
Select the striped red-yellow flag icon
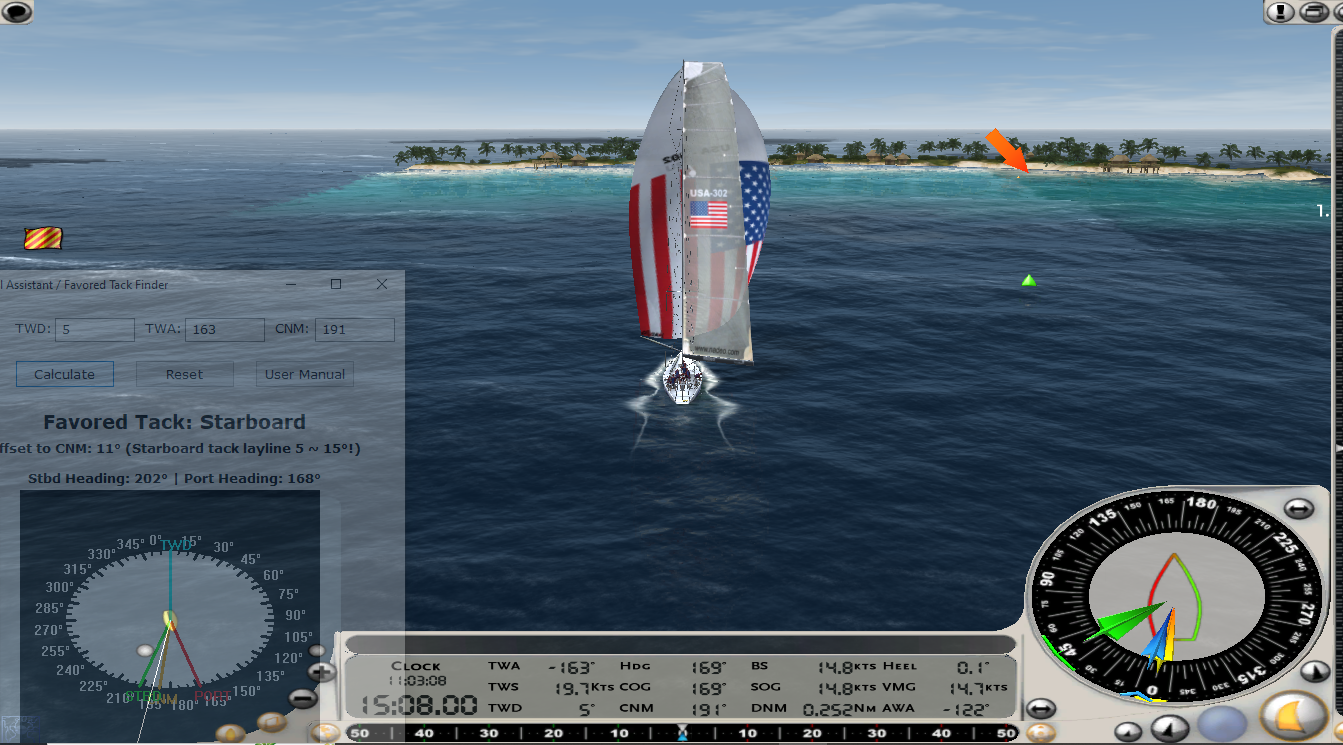point(43,238)
